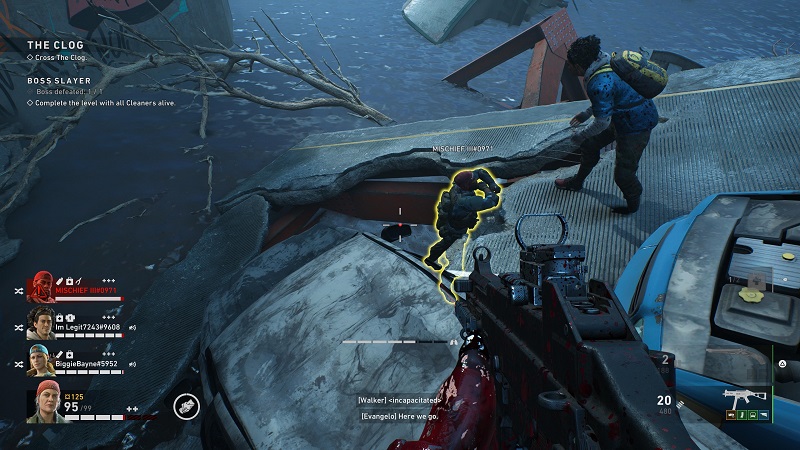The image size is (800, 450).
Task: Click Im Legit7243's teammate portrait
Action: pyautogui.click(x=40, y=322)
